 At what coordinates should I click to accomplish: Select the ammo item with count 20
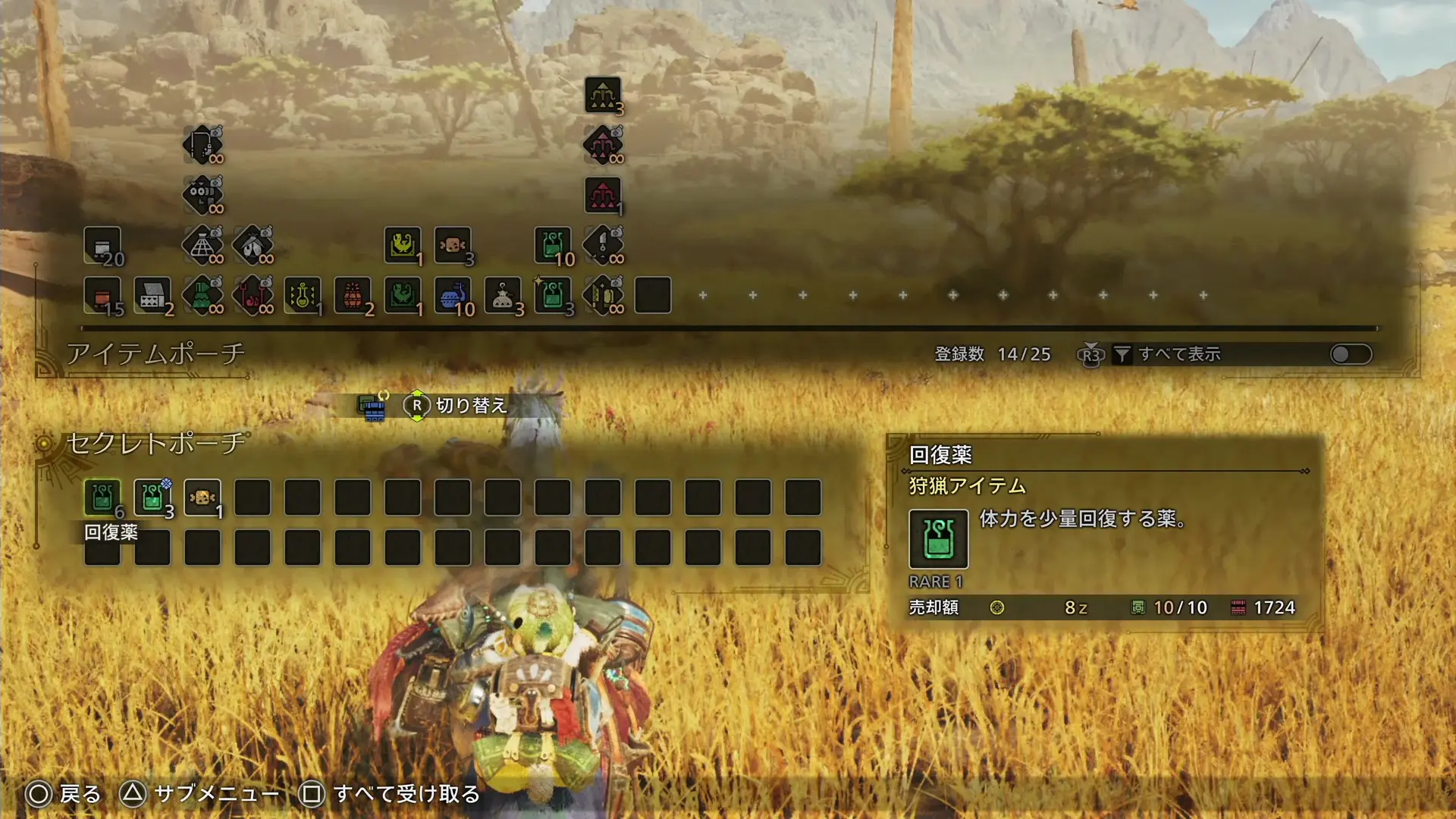click(102, 245)
